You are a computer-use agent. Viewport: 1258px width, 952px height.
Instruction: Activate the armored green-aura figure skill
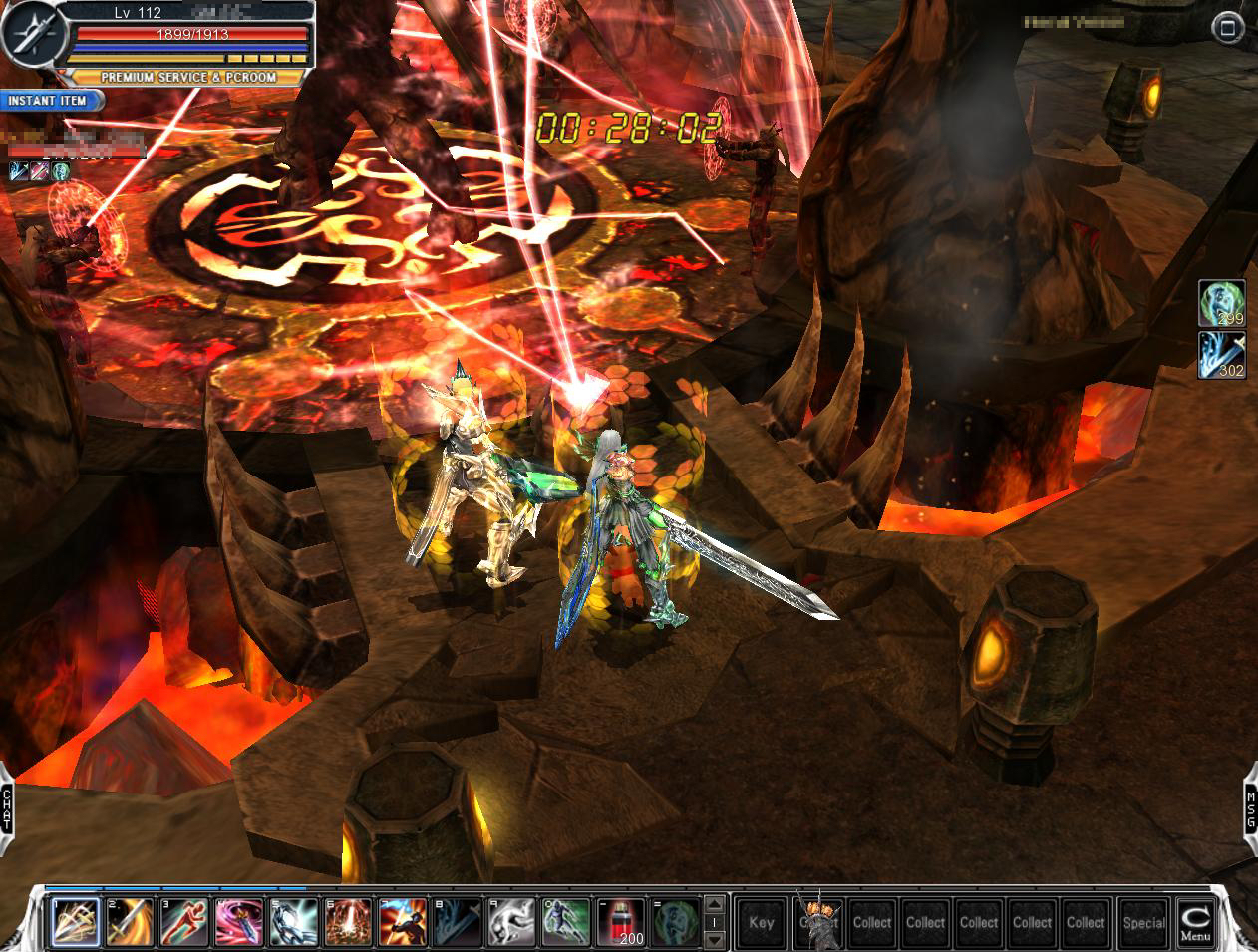[566, 922]
